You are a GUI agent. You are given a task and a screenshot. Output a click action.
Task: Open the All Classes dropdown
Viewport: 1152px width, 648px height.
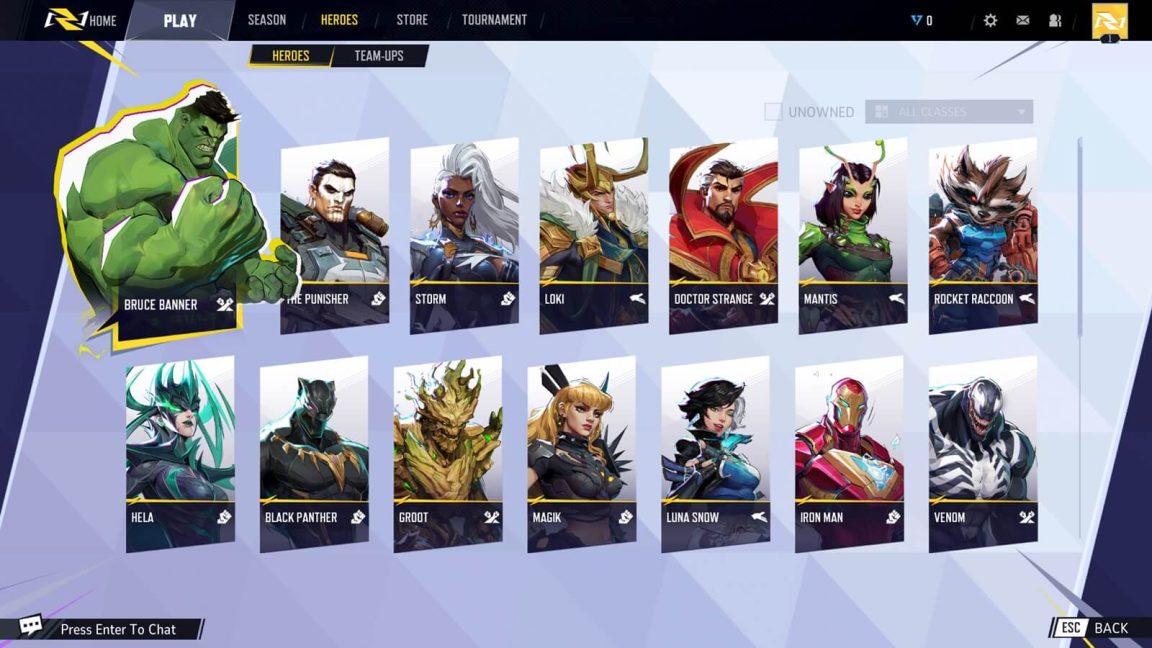pos(948,112)
